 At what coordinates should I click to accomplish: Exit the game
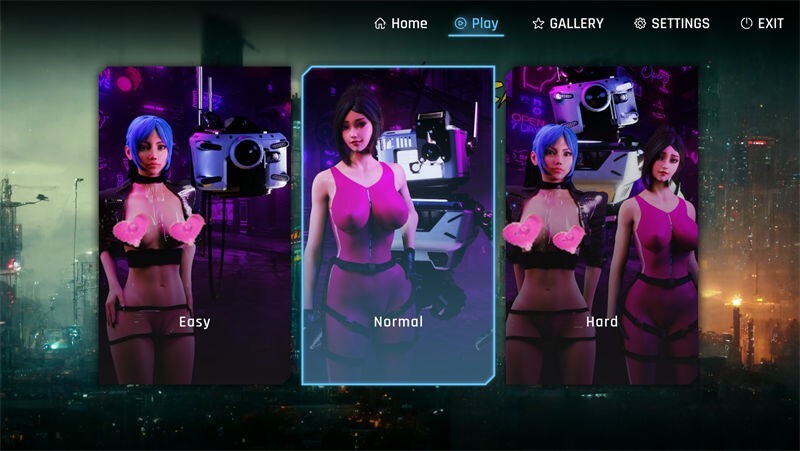(x=762, y=23)
